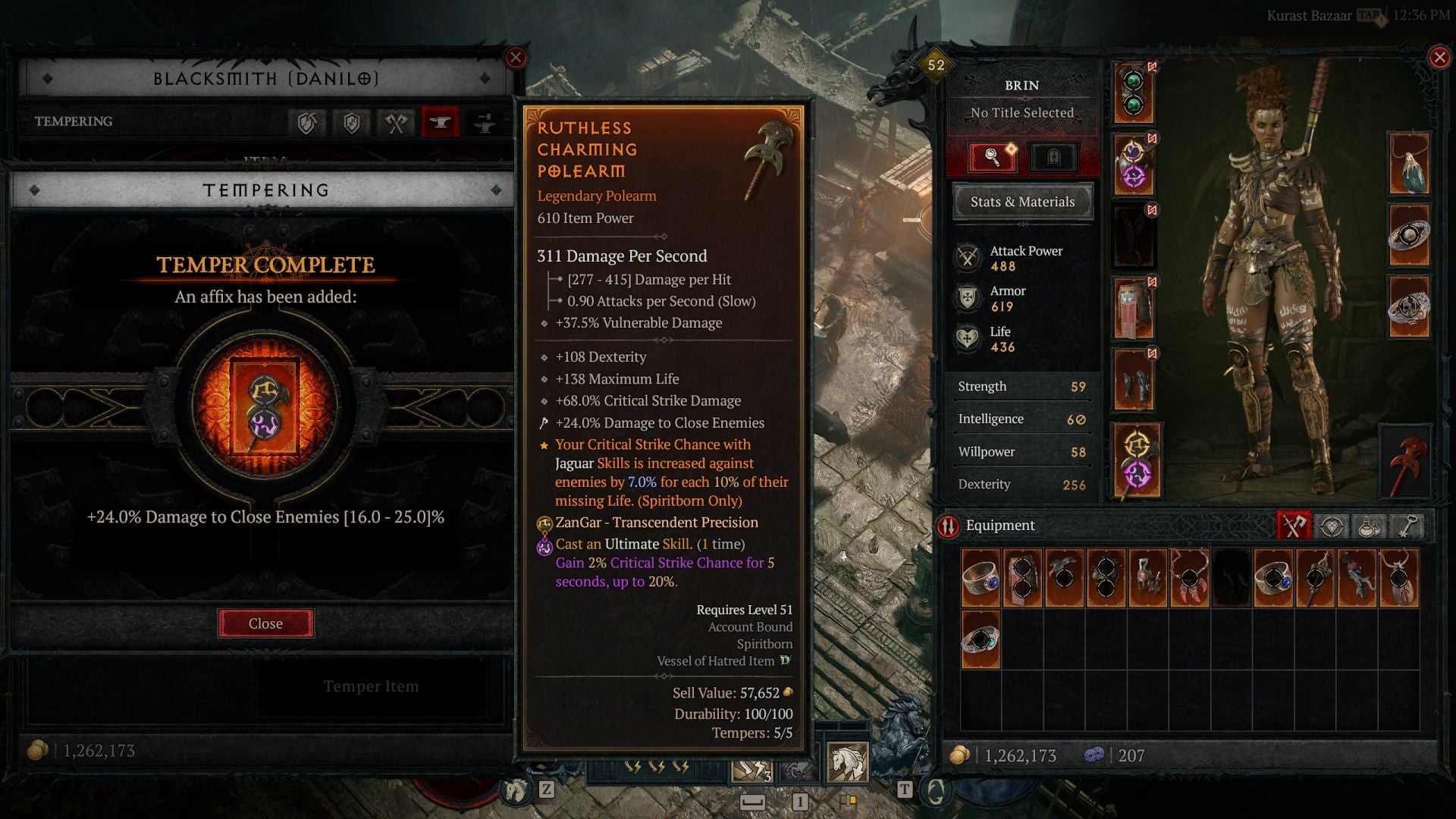Select the Equipment inventory tab
Image resolution: width=1456 pixels, height=819 pixels.
[1294, 526]
